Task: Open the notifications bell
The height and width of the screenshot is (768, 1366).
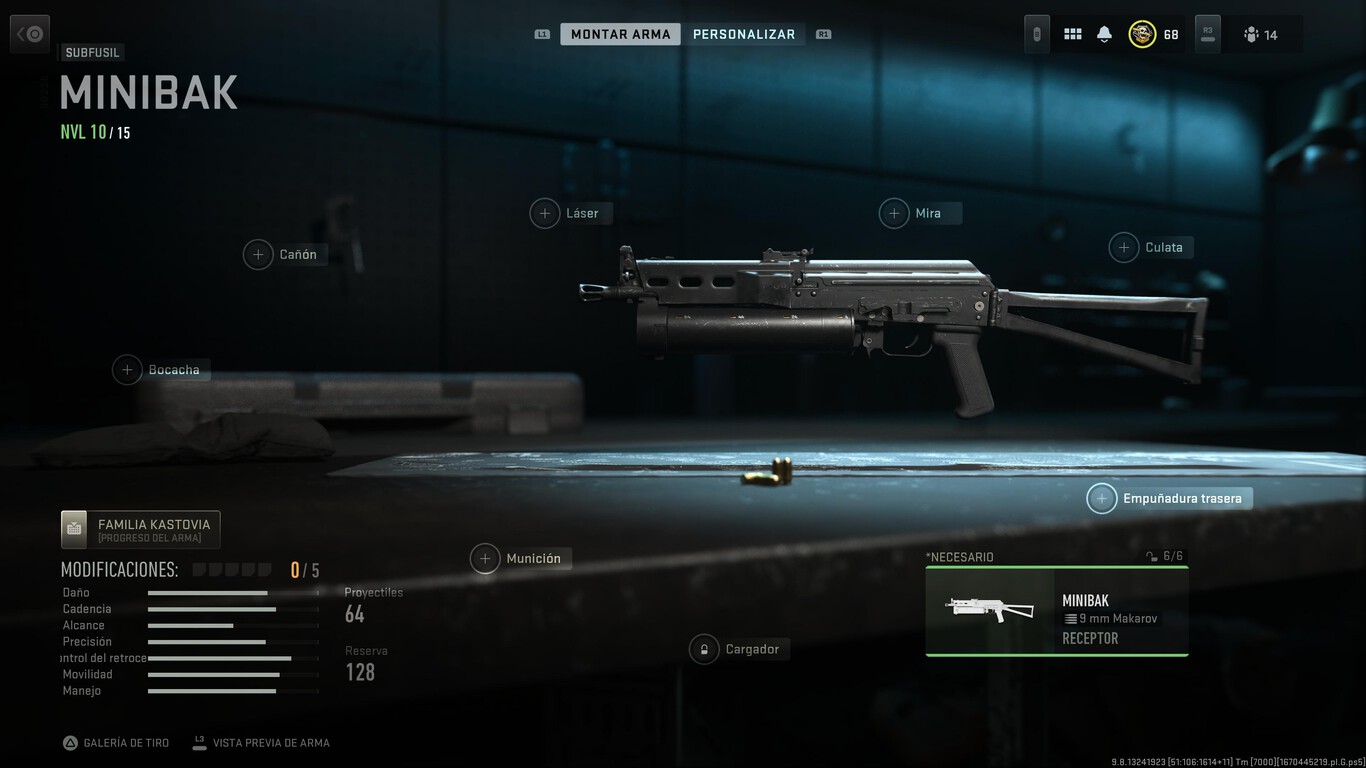Action: coord(1103,33)
